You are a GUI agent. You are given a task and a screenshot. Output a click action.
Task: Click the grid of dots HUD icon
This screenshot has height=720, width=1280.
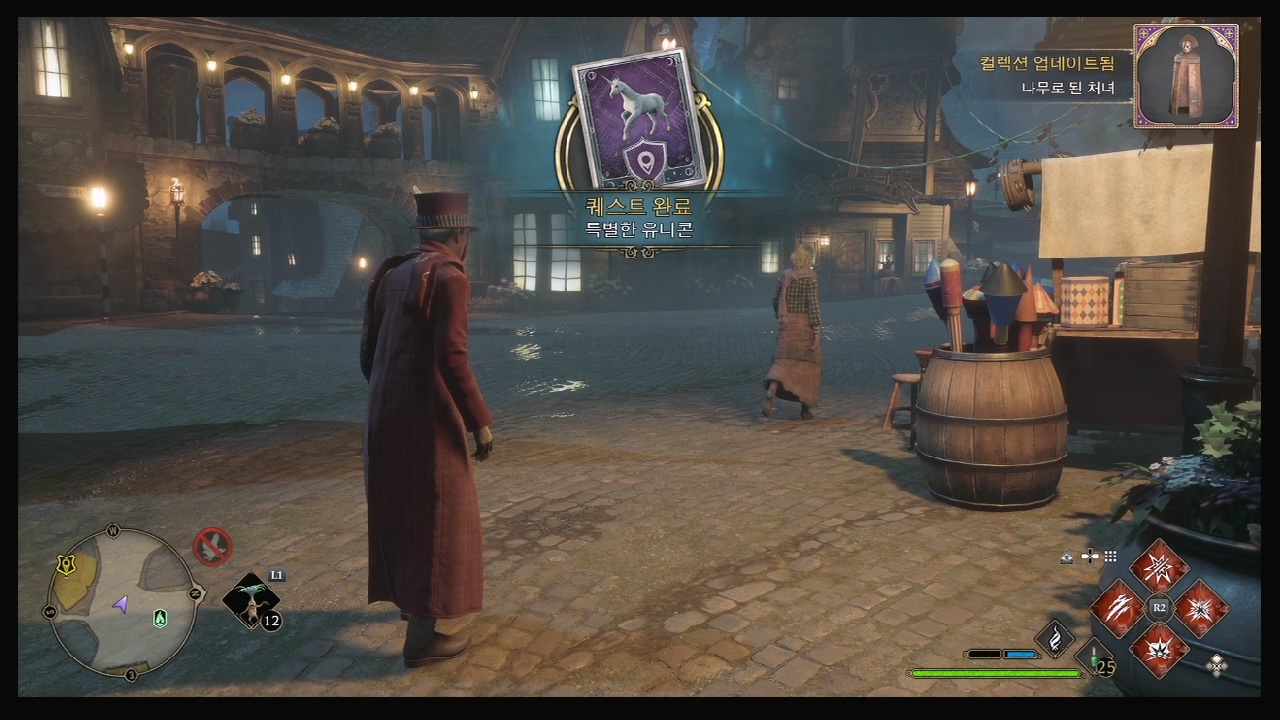click(x=1111, y=556)
